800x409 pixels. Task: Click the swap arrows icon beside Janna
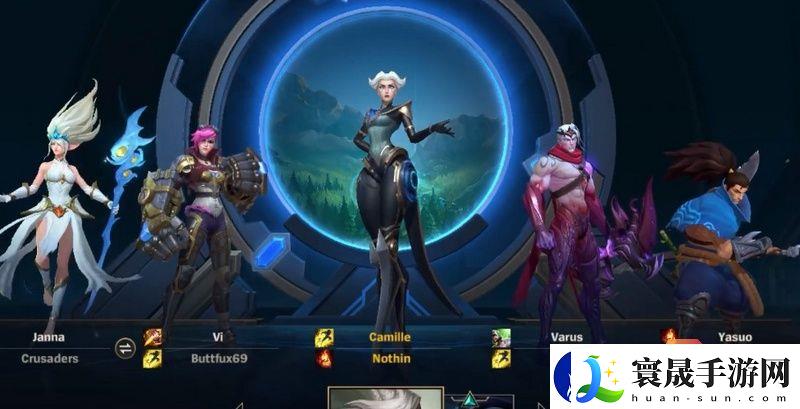[125, 347]
